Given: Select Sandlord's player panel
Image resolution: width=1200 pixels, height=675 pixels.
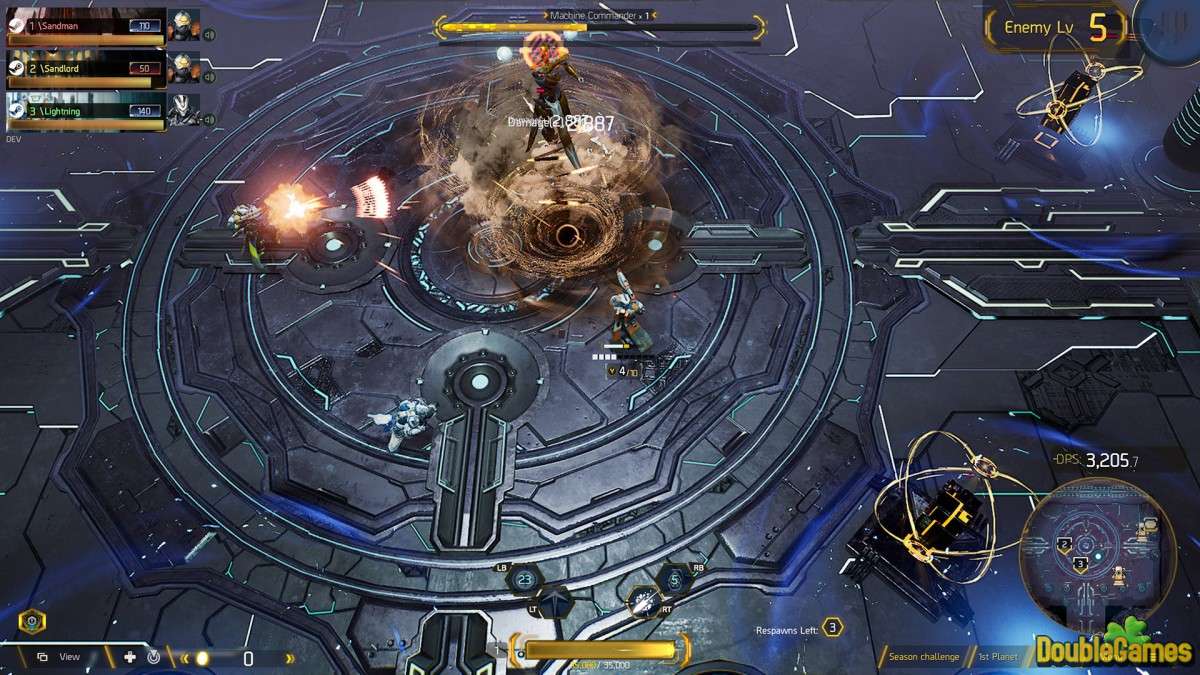Looking at the screenshot, I should pyautogui.click(x=85, y=68).
